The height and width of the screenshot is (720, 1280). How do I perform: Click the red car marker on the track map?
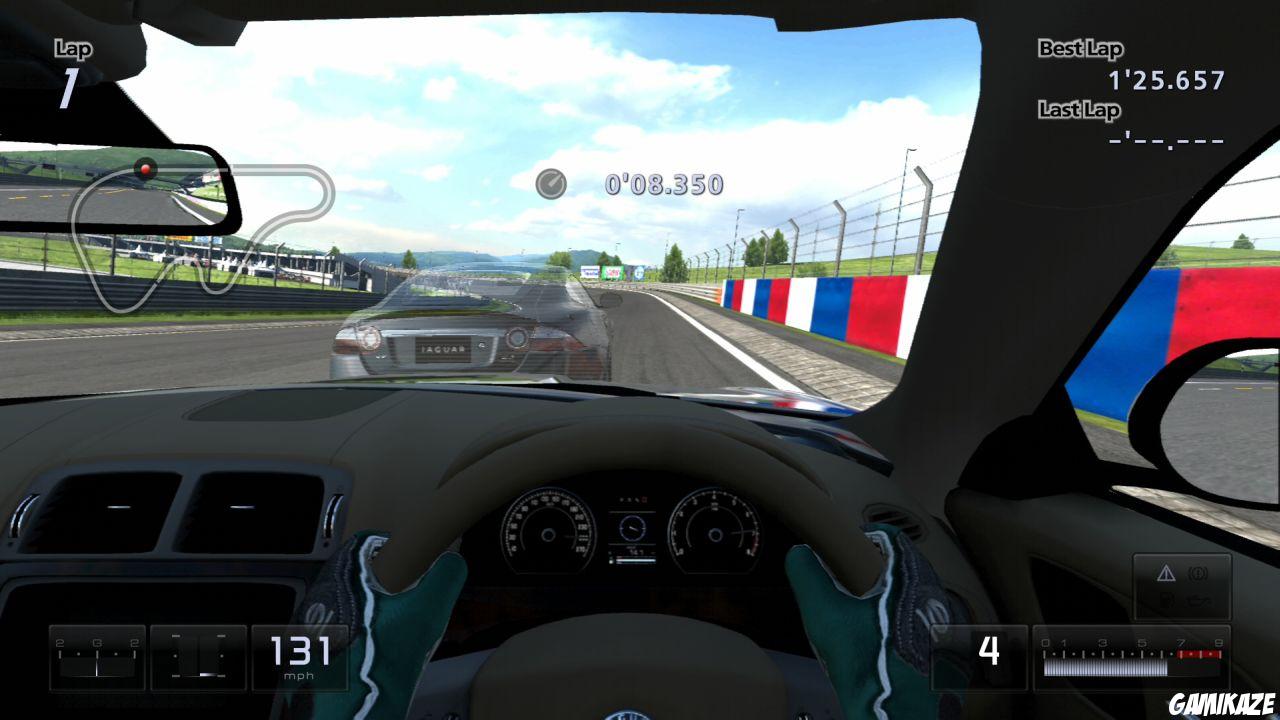coord(146,168)
